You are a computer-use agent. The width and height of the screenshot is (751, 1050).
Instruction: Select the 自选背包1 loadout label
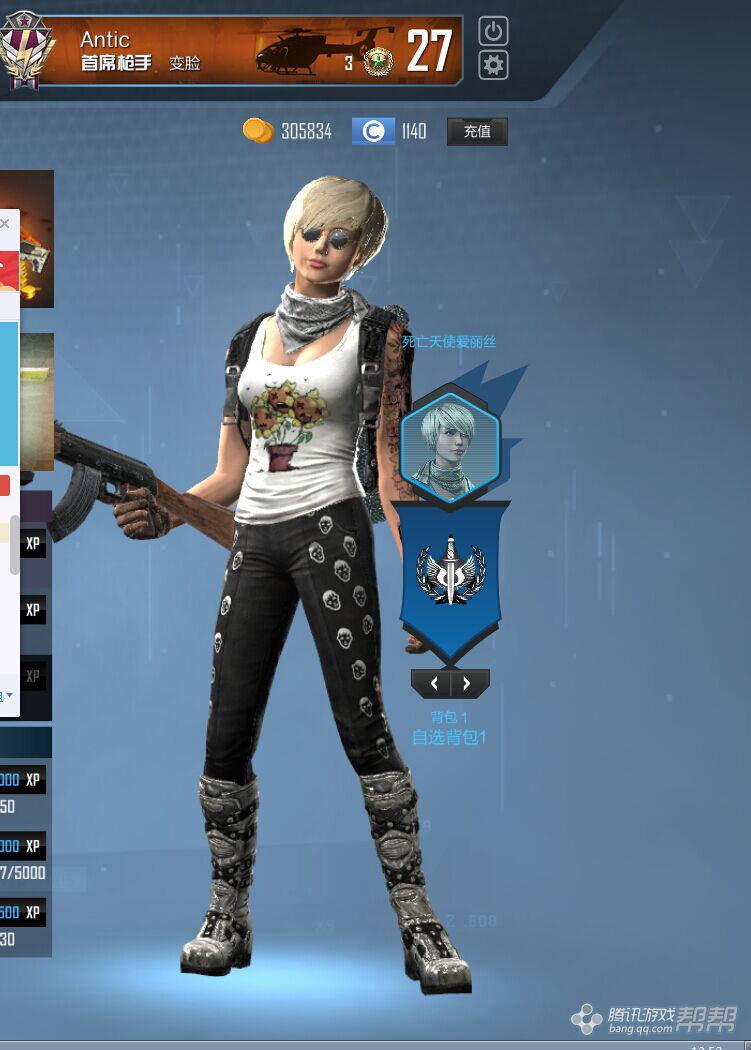pyautogui.click(x=449, y=738)
